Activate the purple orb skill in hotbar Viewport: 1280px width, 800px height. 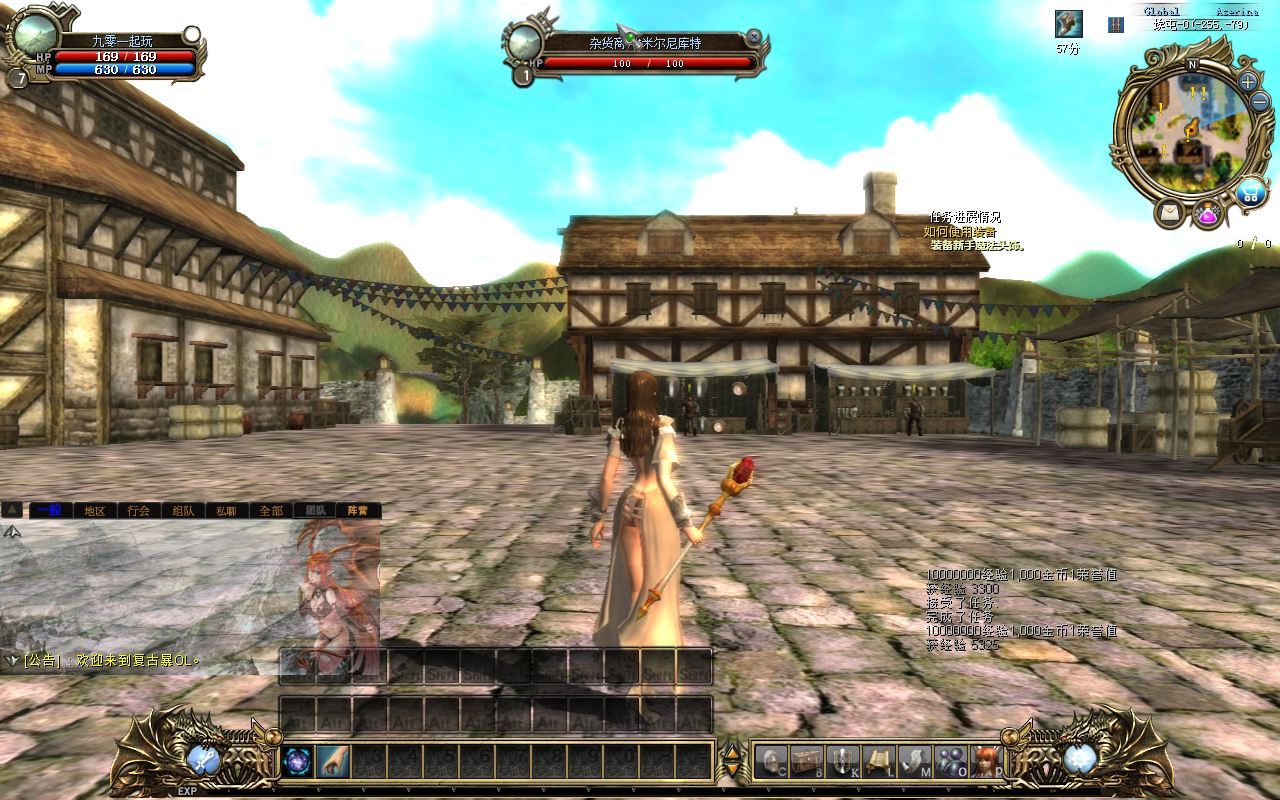tap(297, 762)
